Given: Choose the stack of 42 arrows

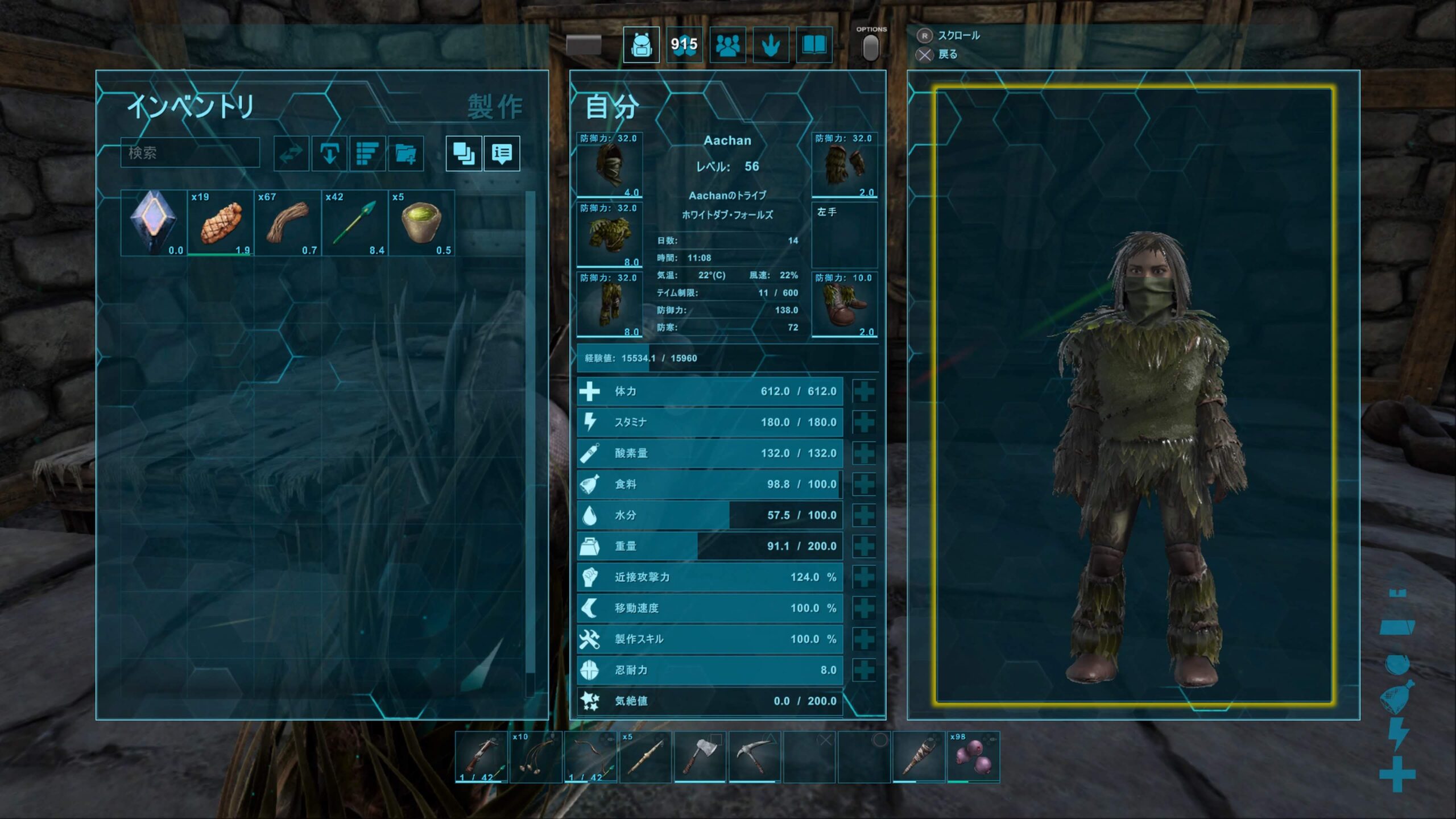Looking at the screenshot, I should [355, 223].
